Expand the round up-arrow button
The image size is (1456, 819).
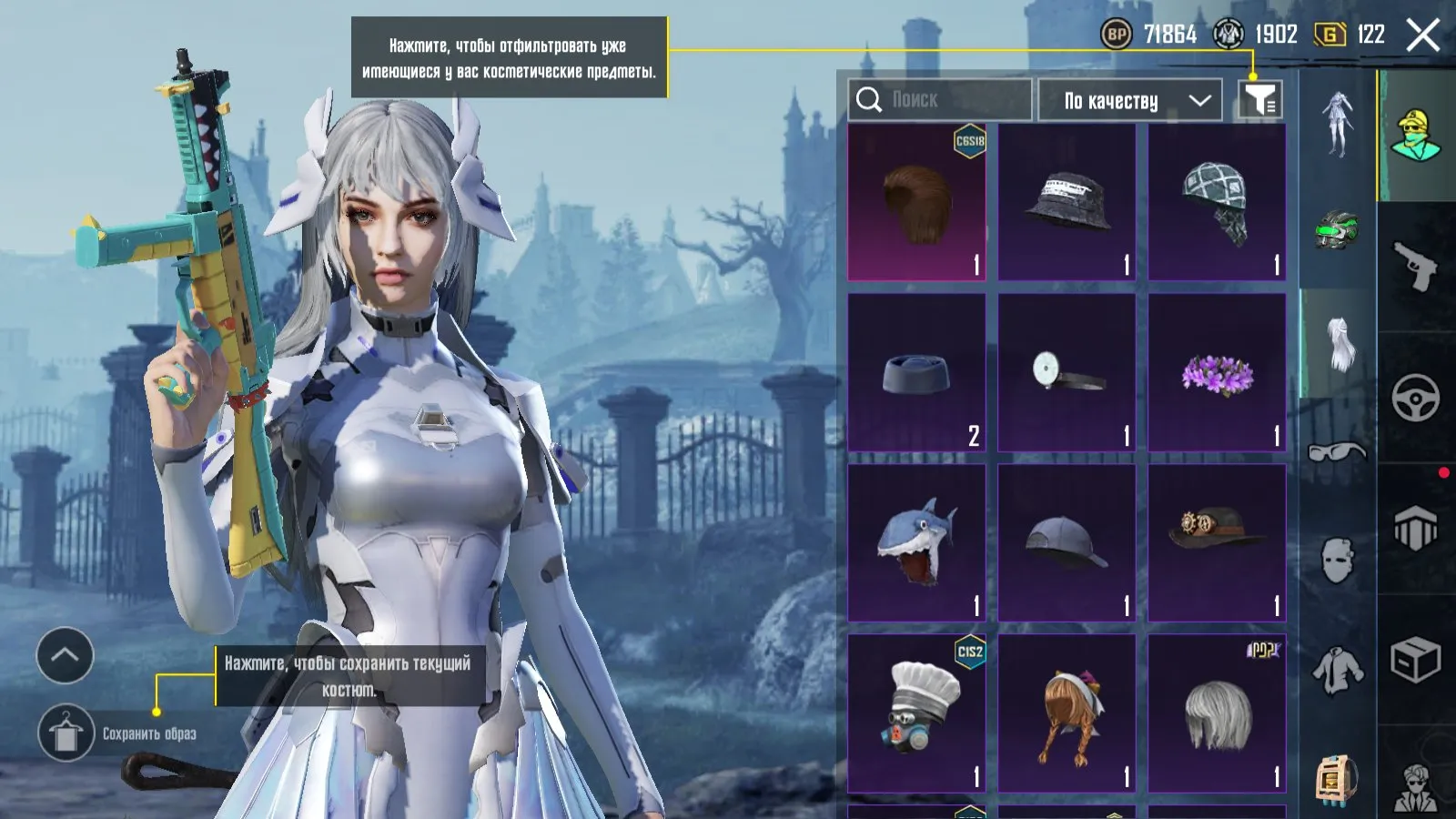(65, 655)
